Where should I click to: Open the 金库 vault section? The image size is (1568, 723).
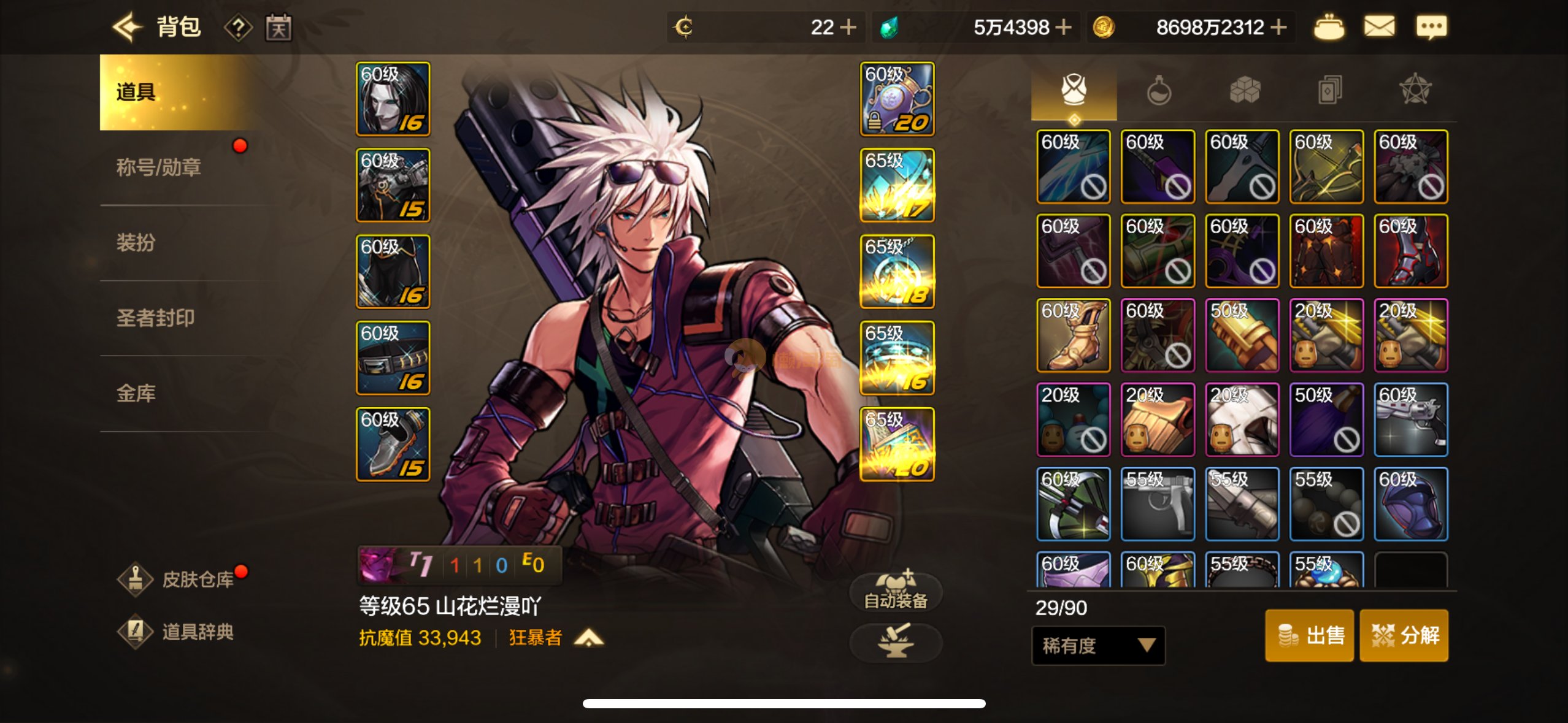click(x=136, y=393)
